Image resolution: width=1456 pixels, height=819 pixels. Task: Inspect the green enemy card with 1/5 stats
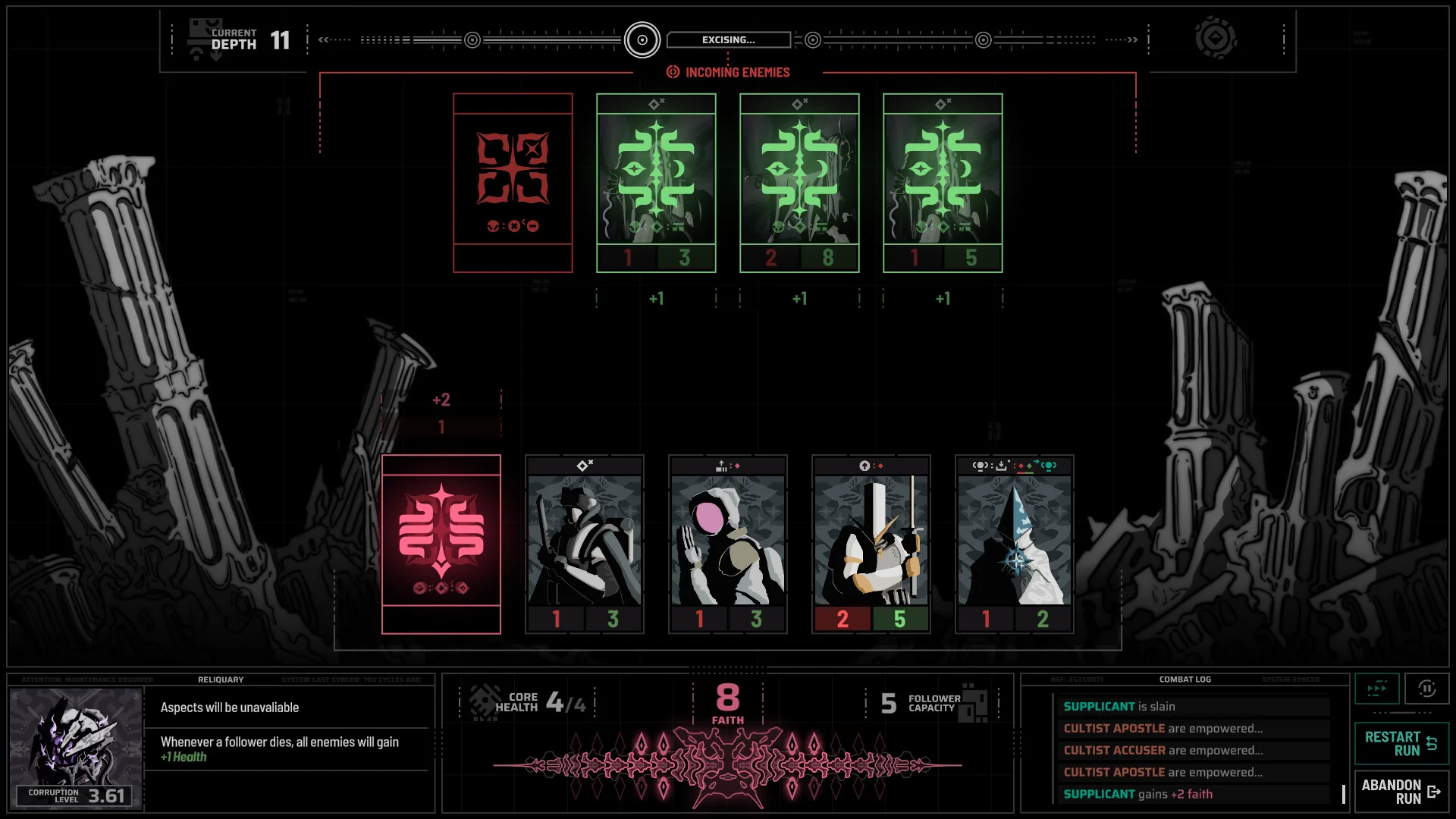tap(943, 183)
